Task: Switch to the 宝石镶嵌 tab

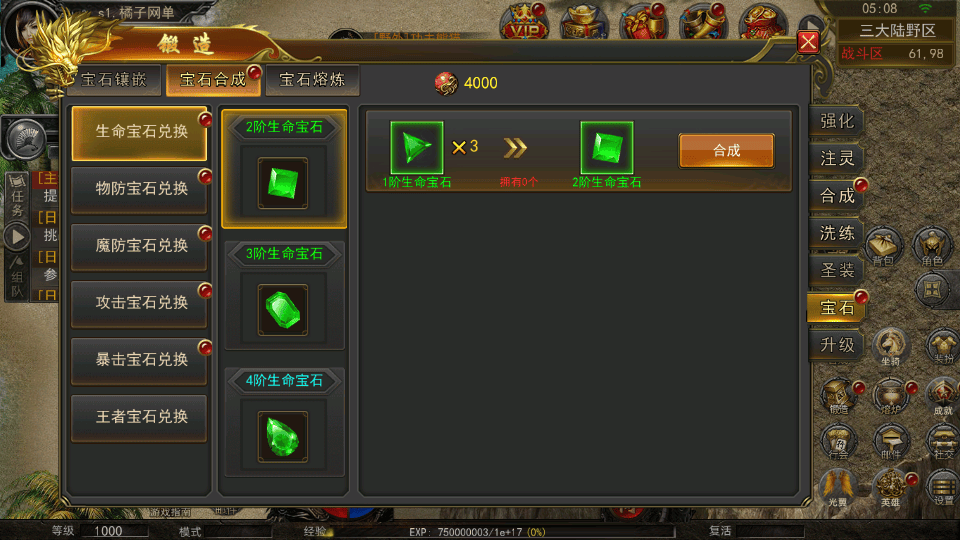Action: 113,80
